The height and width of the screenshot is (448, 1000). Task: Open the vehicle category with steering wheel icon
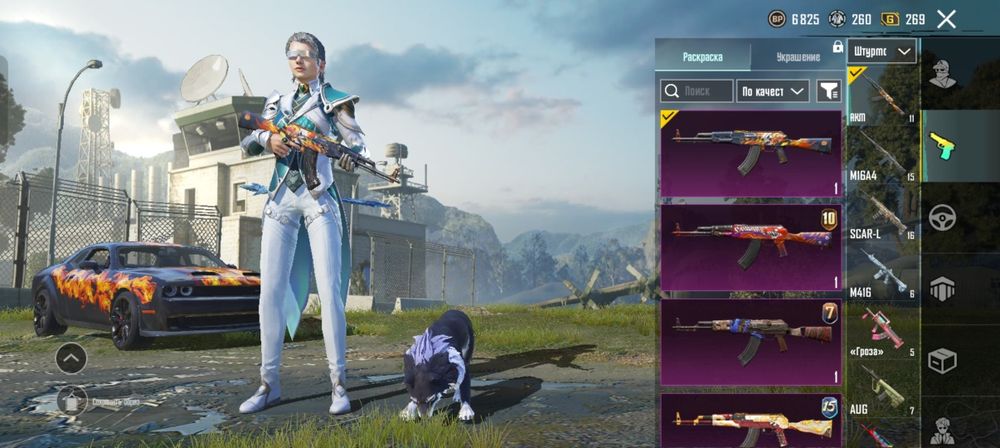pos(942,217)
